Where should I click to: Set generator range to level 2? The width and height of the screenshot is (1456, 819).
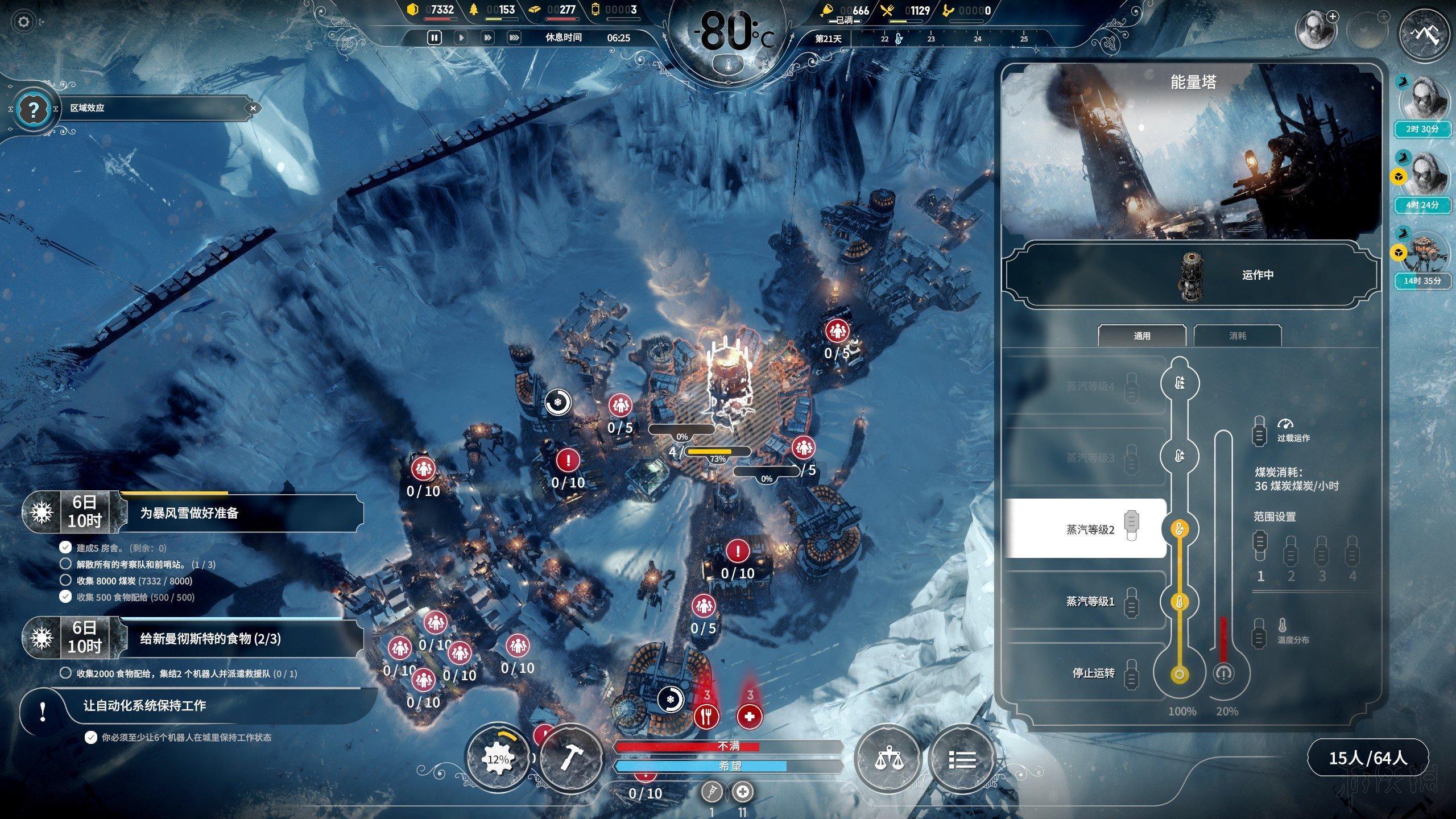click(1290, 557)
